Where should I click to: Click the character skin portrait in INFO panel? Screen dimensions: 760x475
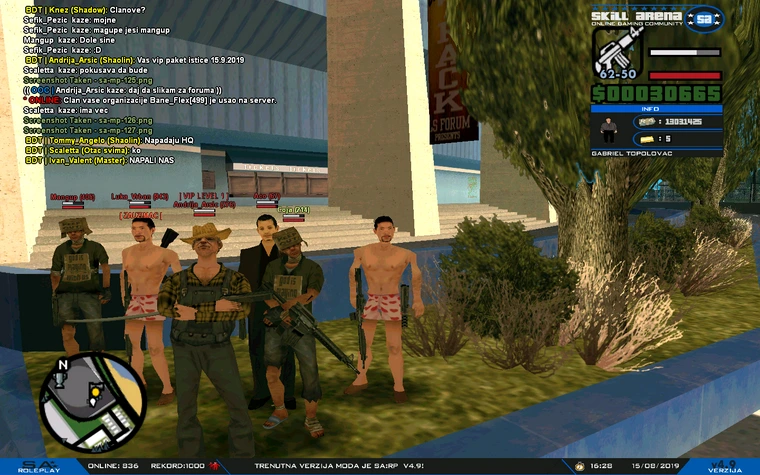607,130
